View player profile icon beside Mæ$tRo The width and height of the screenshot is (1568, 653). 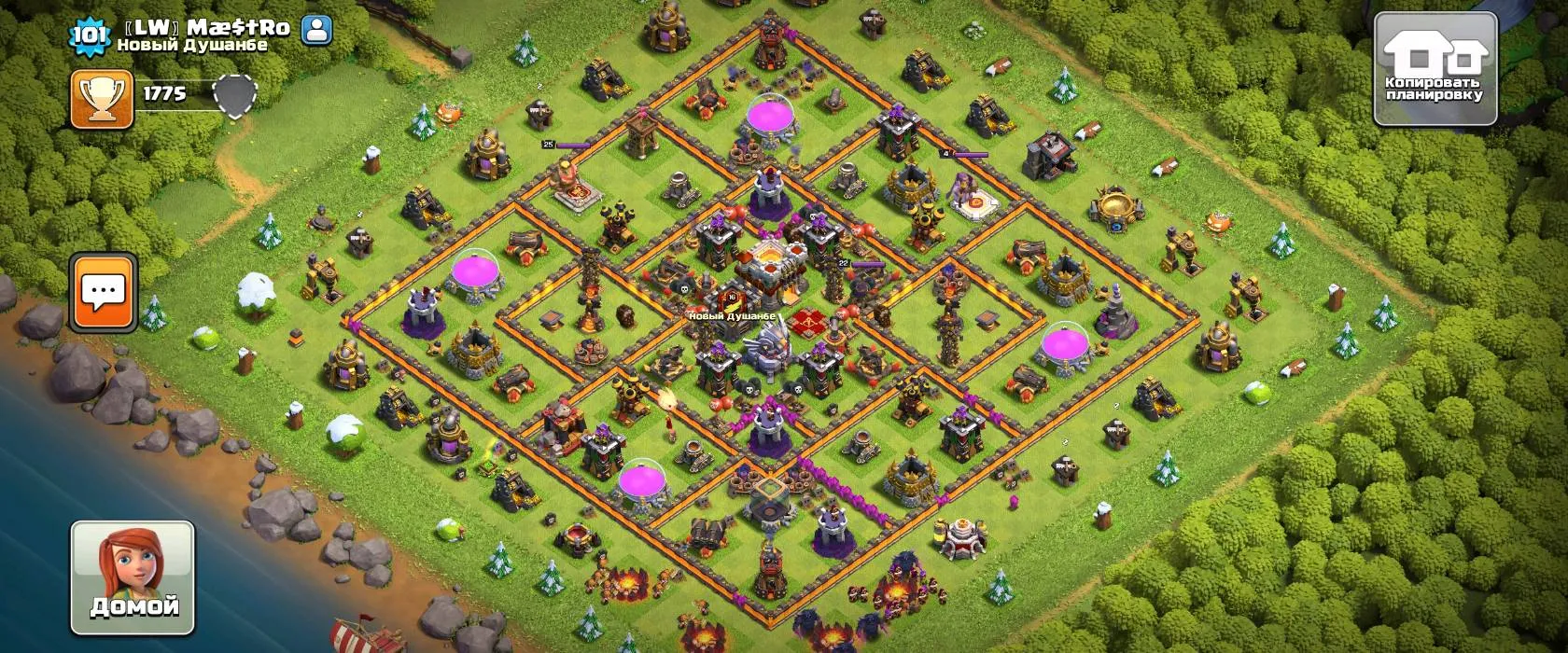tap(317, 30)
